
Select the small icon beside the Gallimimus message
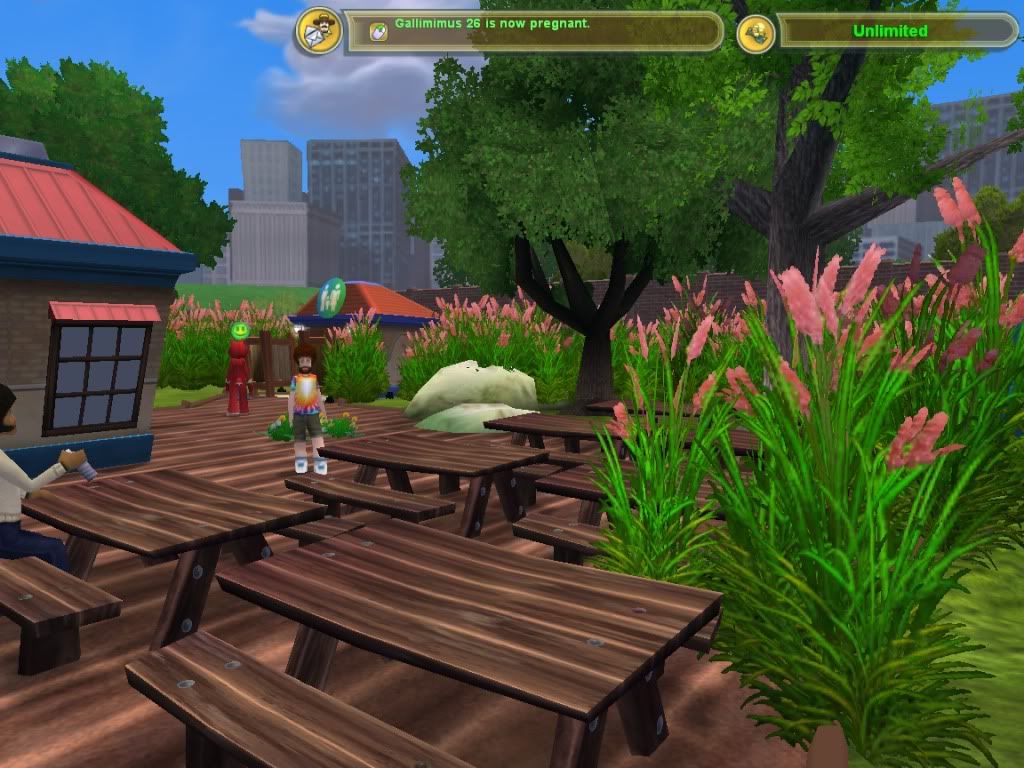pyautogui.click(x=378, y=31)
